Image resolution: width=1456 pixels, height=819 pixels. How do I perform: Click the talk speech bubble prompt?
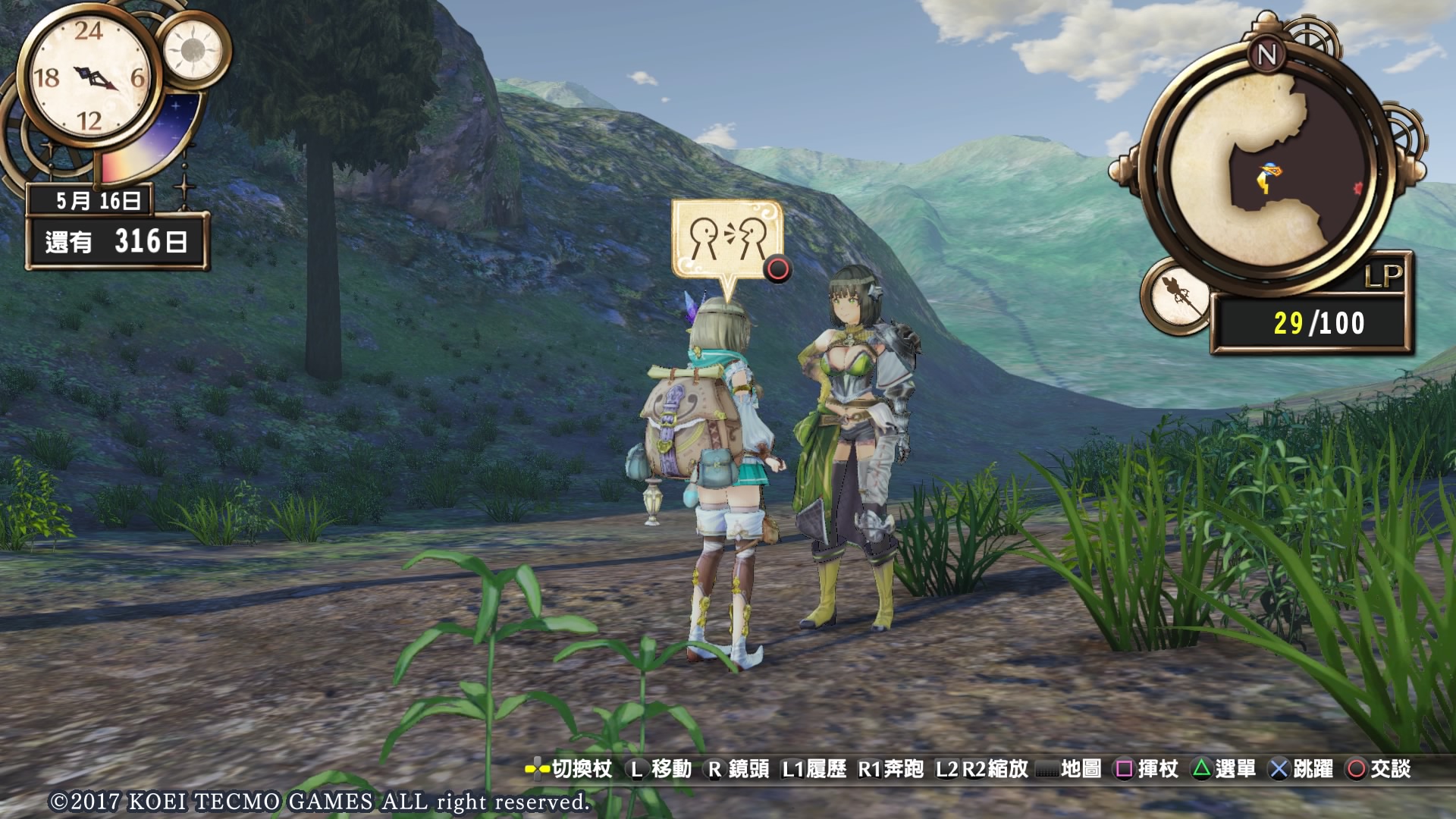point(726,241)
